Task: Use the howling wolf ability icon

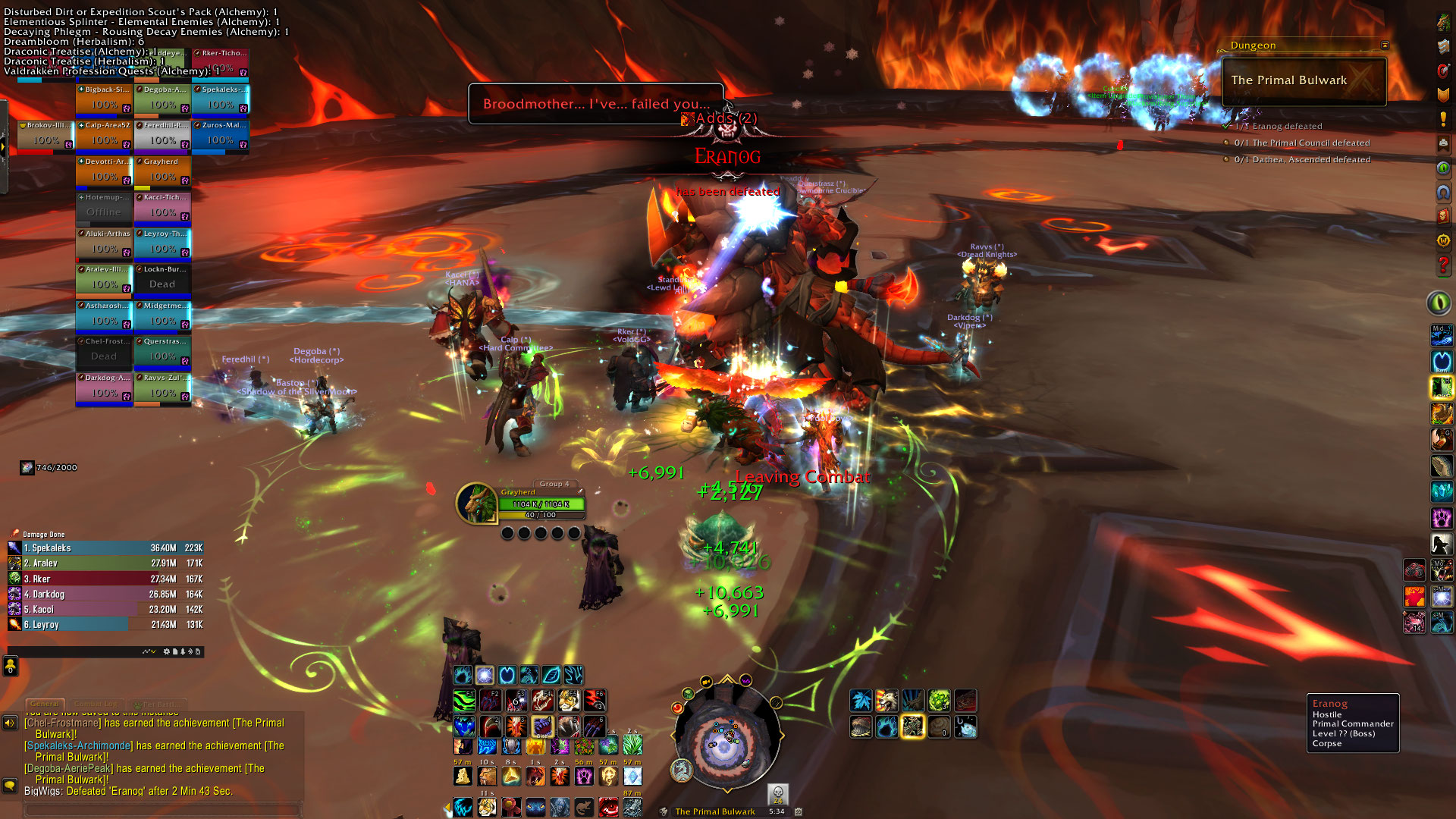Action: 886,701
